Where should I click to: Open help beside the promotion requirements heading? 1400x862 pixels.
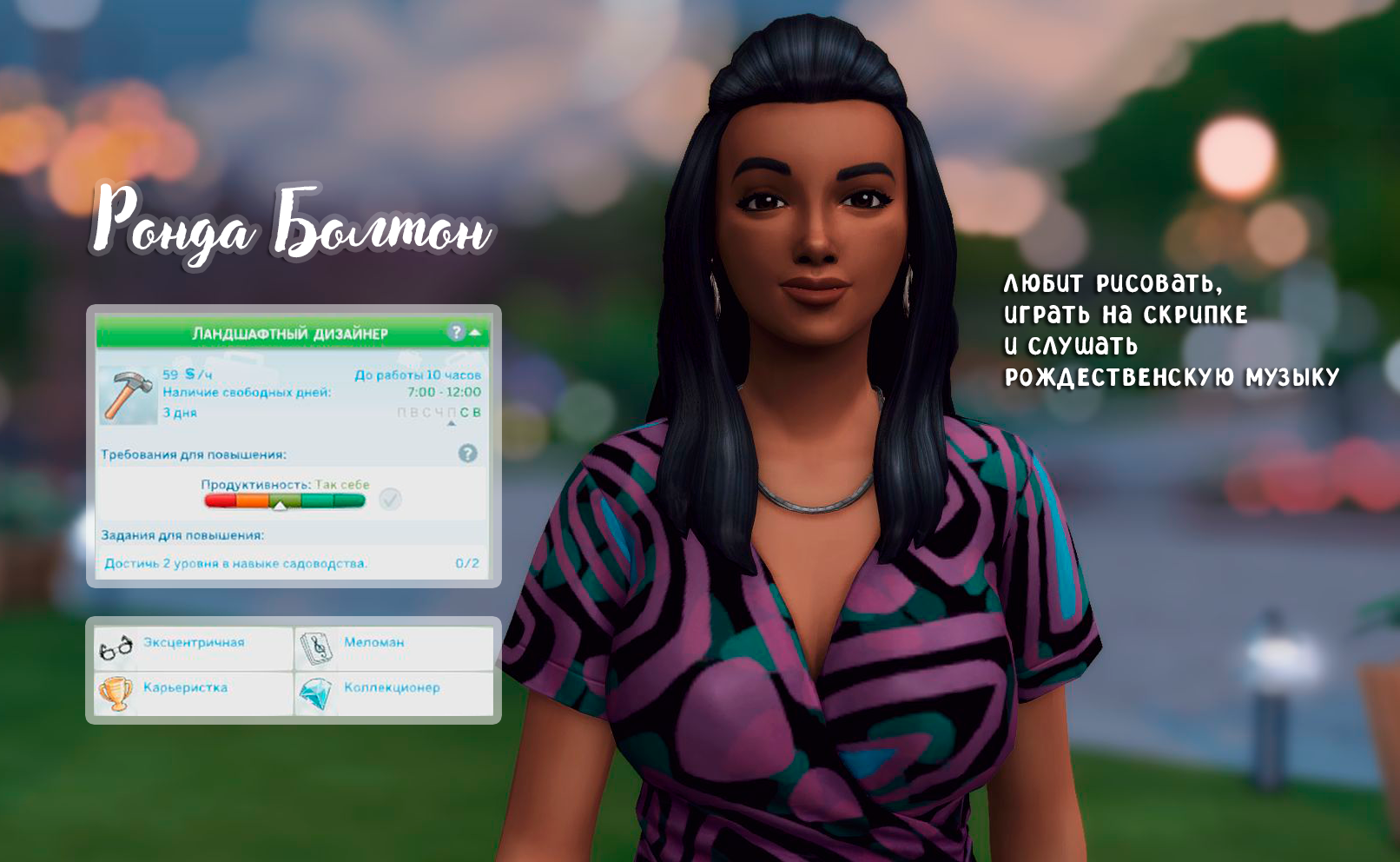point(467,453)
